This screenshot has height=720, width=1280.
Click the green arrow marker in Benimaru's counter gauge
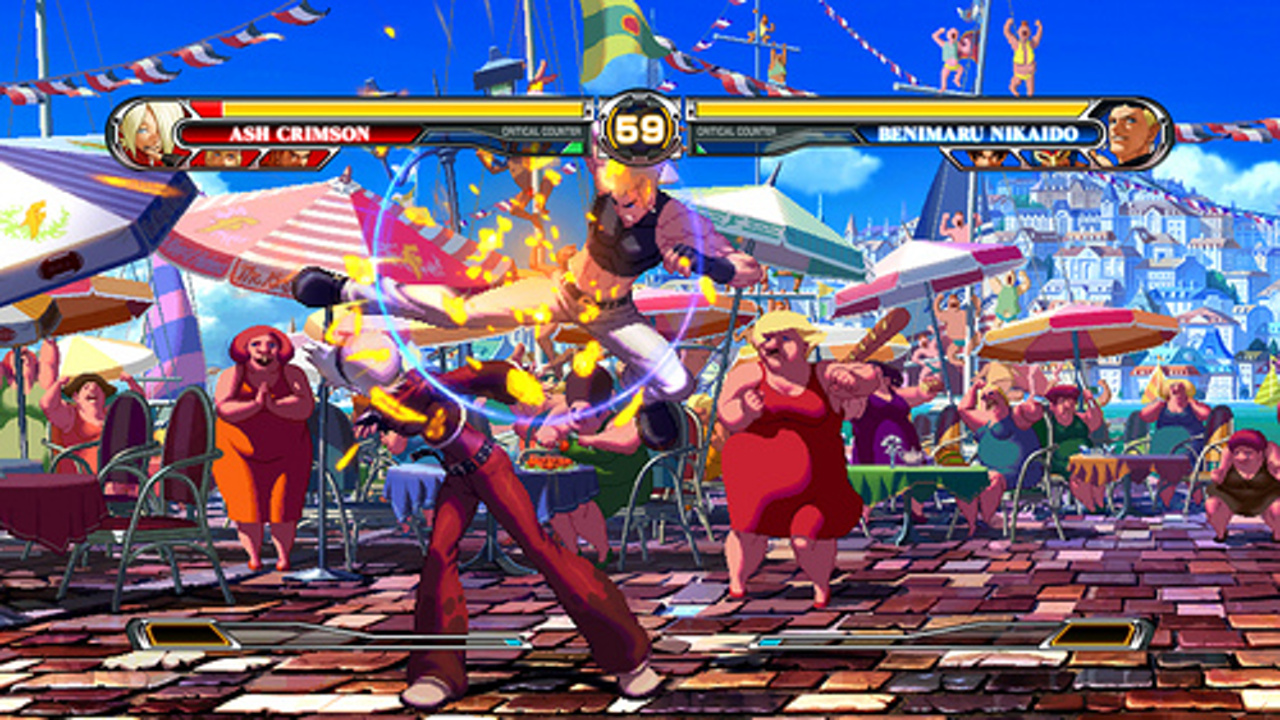tap(699, 148)
